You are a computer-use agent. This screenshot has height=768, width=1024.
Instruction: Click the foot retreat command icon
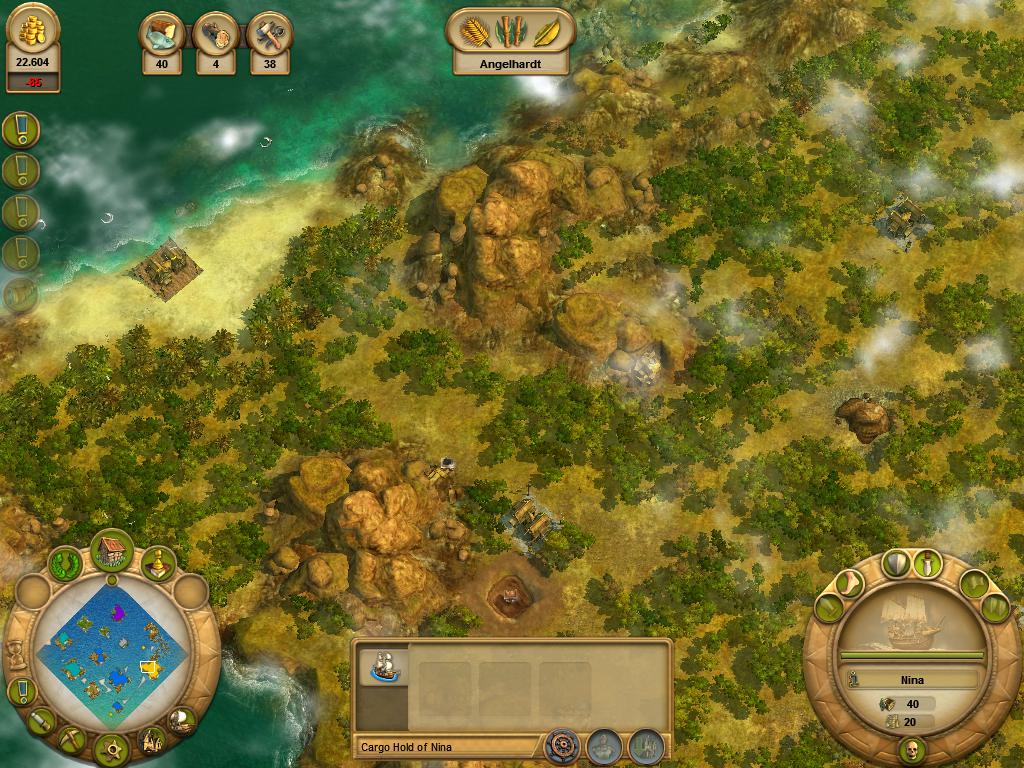pyautogui.click(x=850, y=582)
